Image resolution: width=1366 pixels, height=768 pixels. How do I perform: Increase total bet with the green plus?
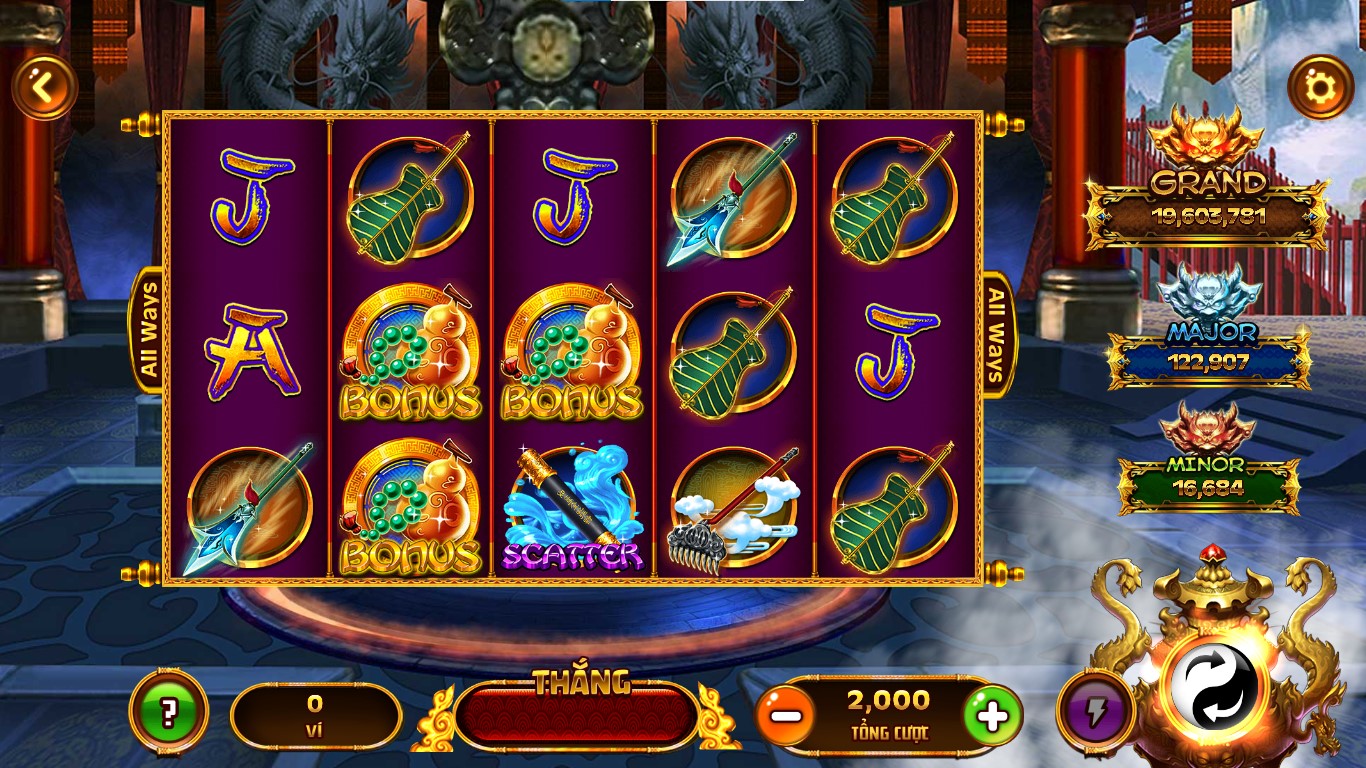(x=992, y=716)
